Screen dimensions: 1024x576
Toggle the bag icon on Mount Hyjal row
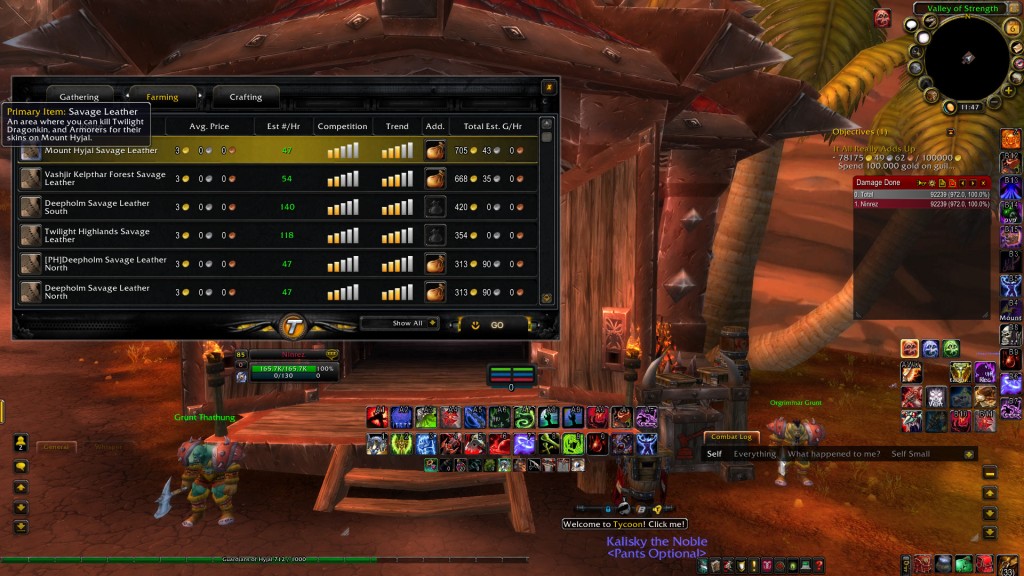(434, 151)
